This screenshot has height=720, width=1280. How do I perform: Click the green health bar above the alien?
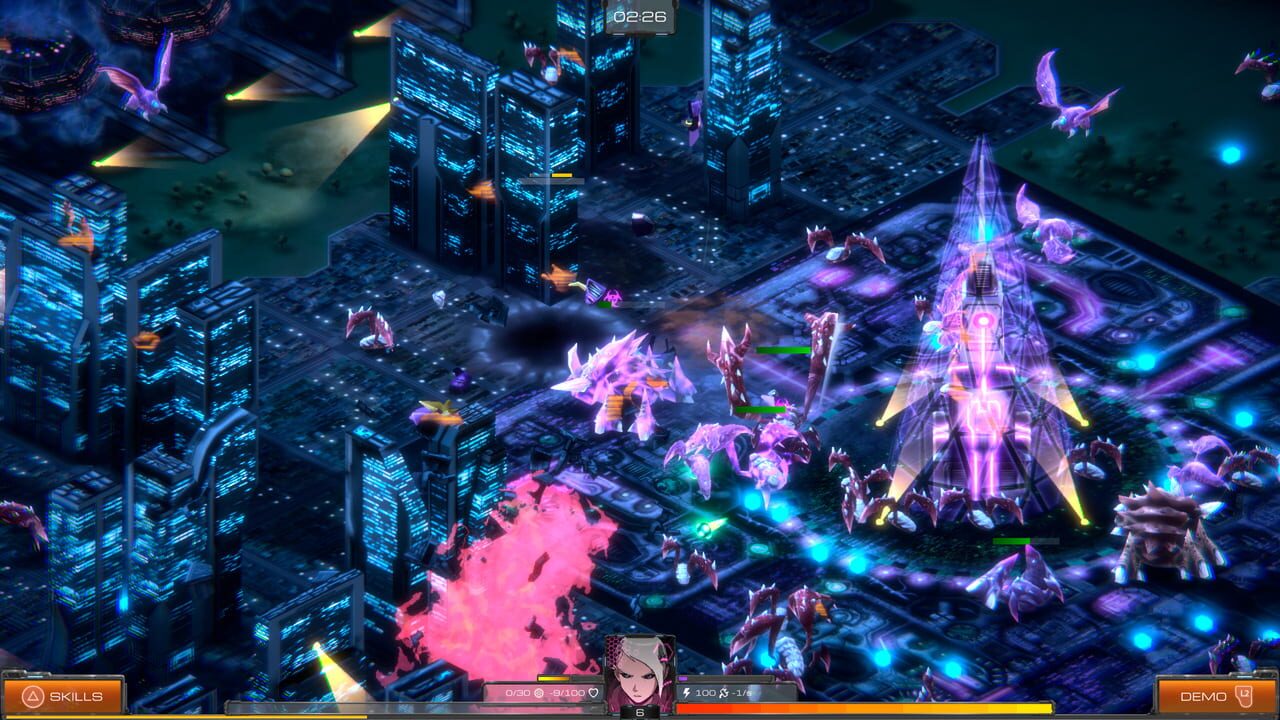(x=785, y=352)
